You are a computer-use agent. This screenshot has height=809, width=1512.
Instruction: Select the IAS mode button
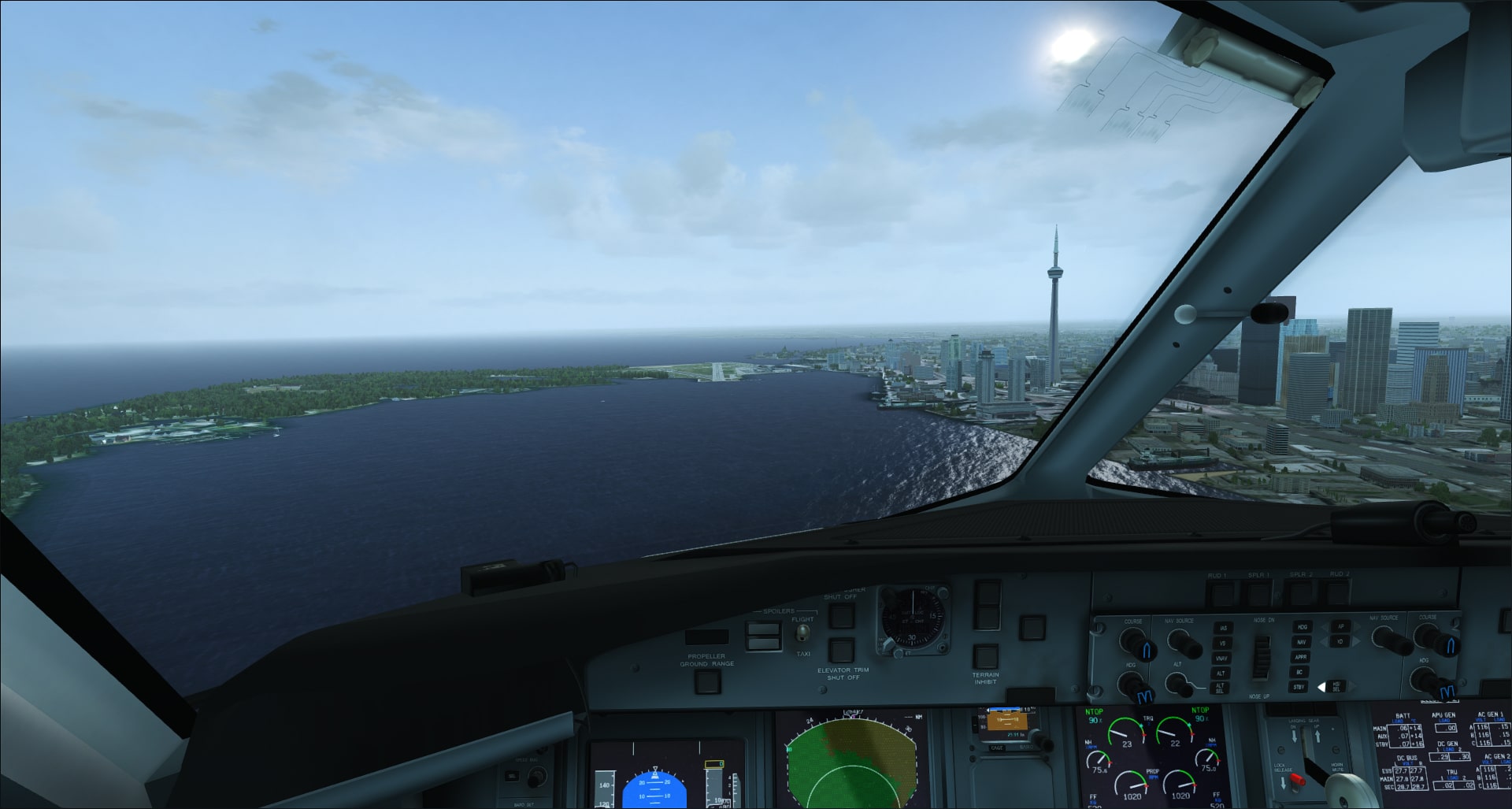point(1222,628)
